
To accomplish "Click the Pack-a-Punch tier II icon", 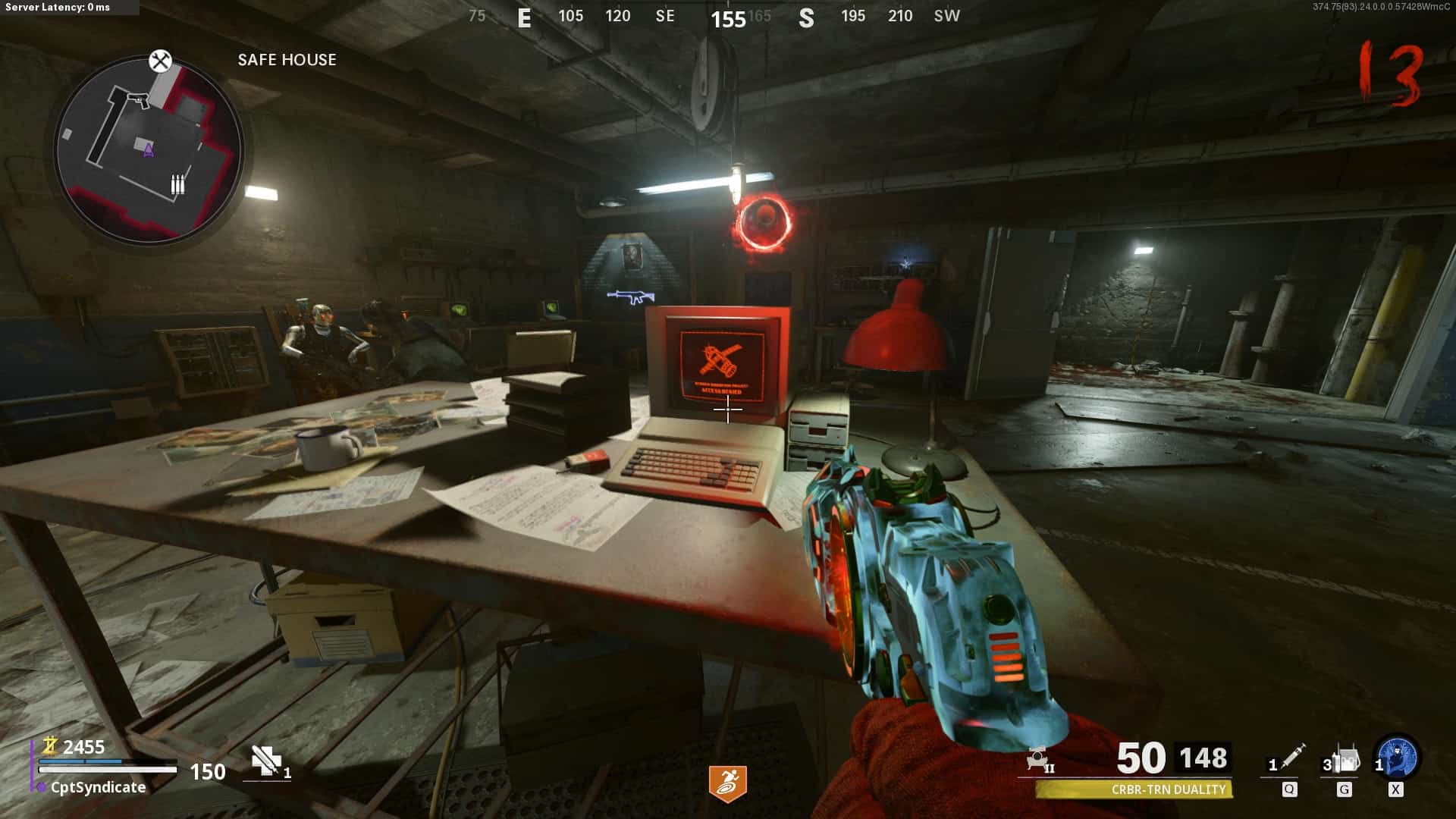I will [x=1039, y=759].
